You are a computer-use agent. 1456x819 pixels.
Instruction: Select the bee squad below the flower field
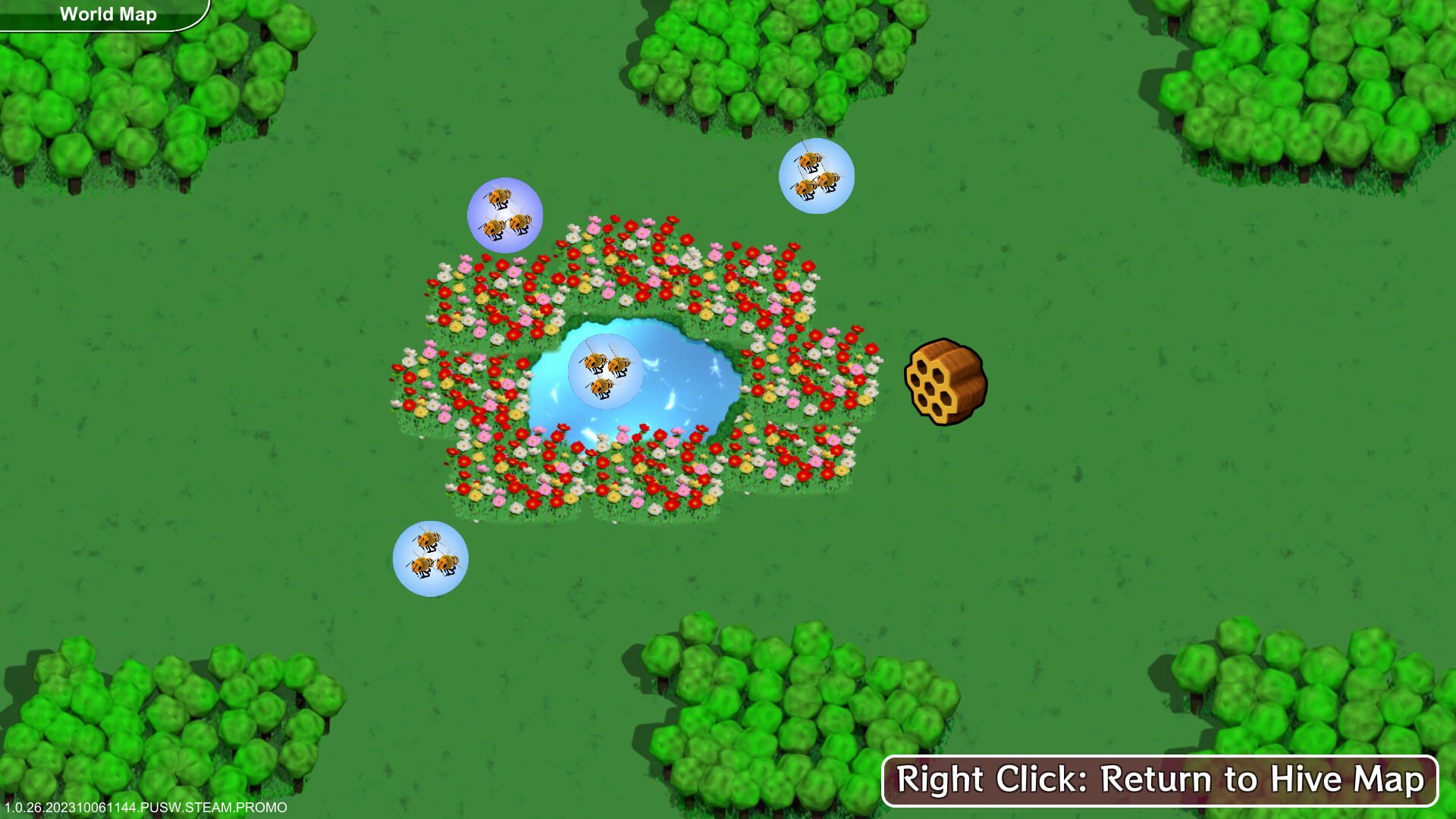(430, 560)
